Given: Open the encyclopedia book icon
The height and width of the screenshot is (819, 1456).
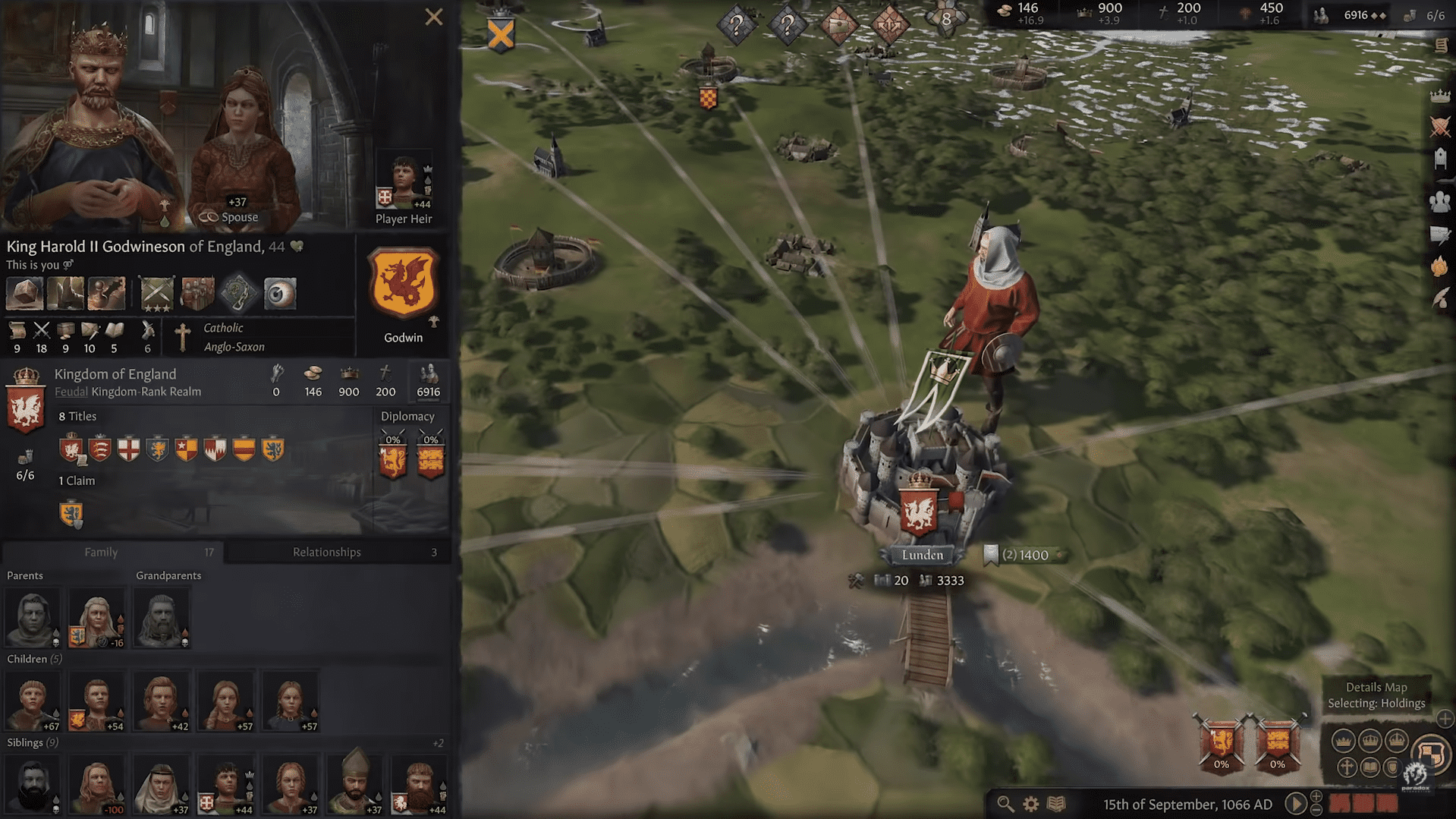Looking at the screenshot, I should (1056, 804).
